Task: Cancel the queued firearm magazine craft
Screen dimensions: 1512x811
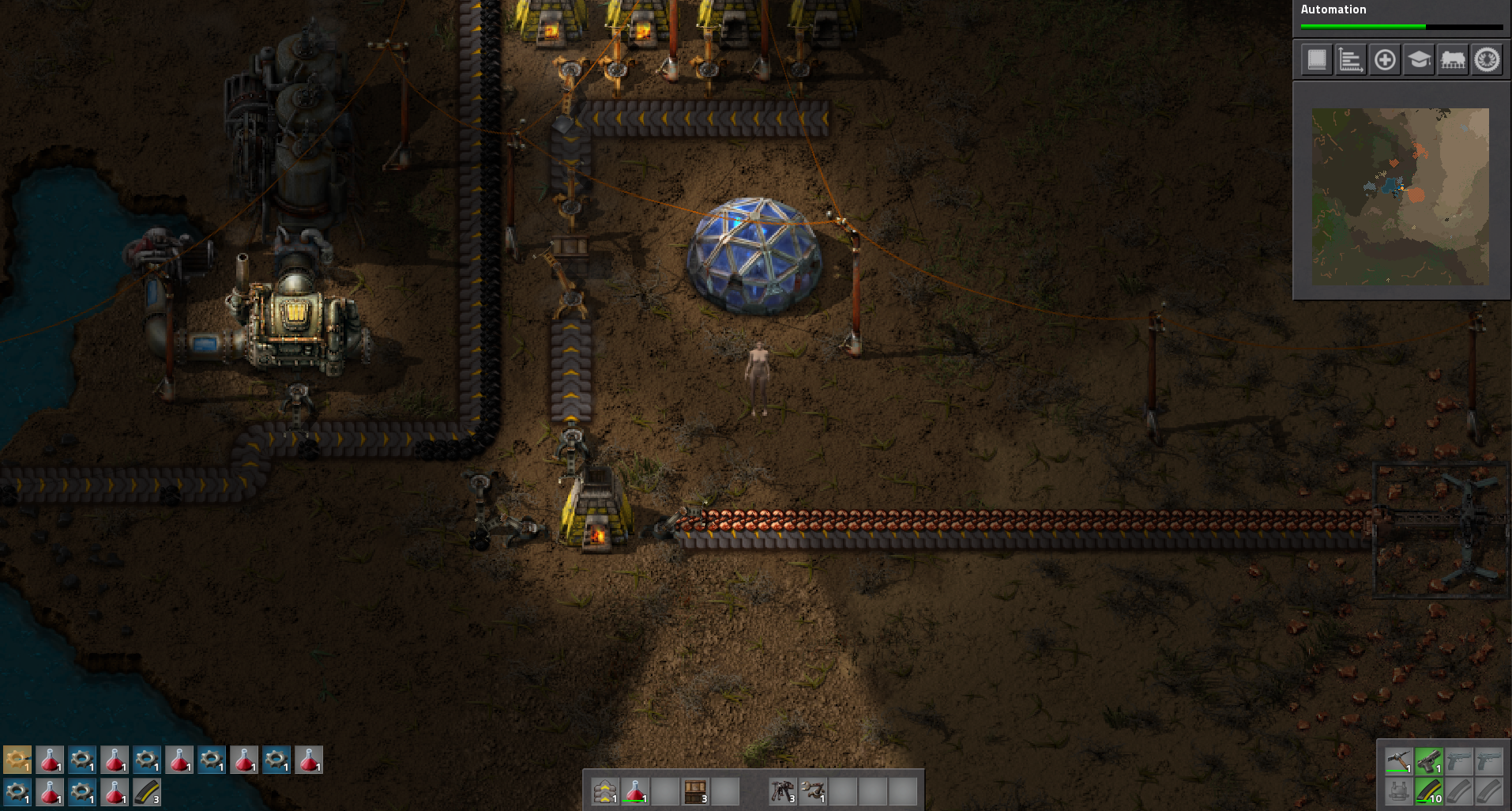Action: (147, 791)
